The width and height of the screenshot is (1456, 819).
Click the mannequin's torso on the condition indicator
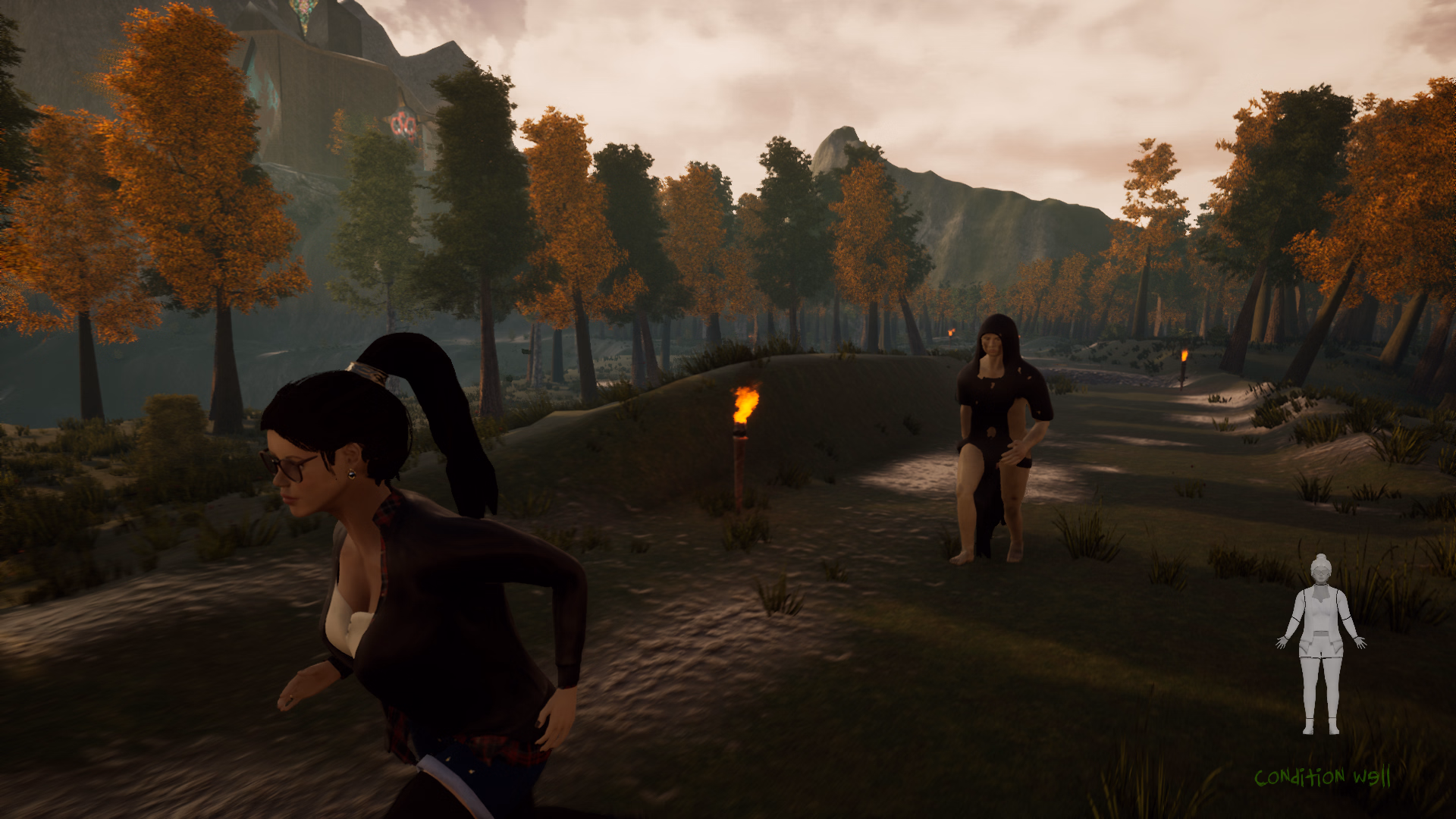click(x=1322, y=614)
